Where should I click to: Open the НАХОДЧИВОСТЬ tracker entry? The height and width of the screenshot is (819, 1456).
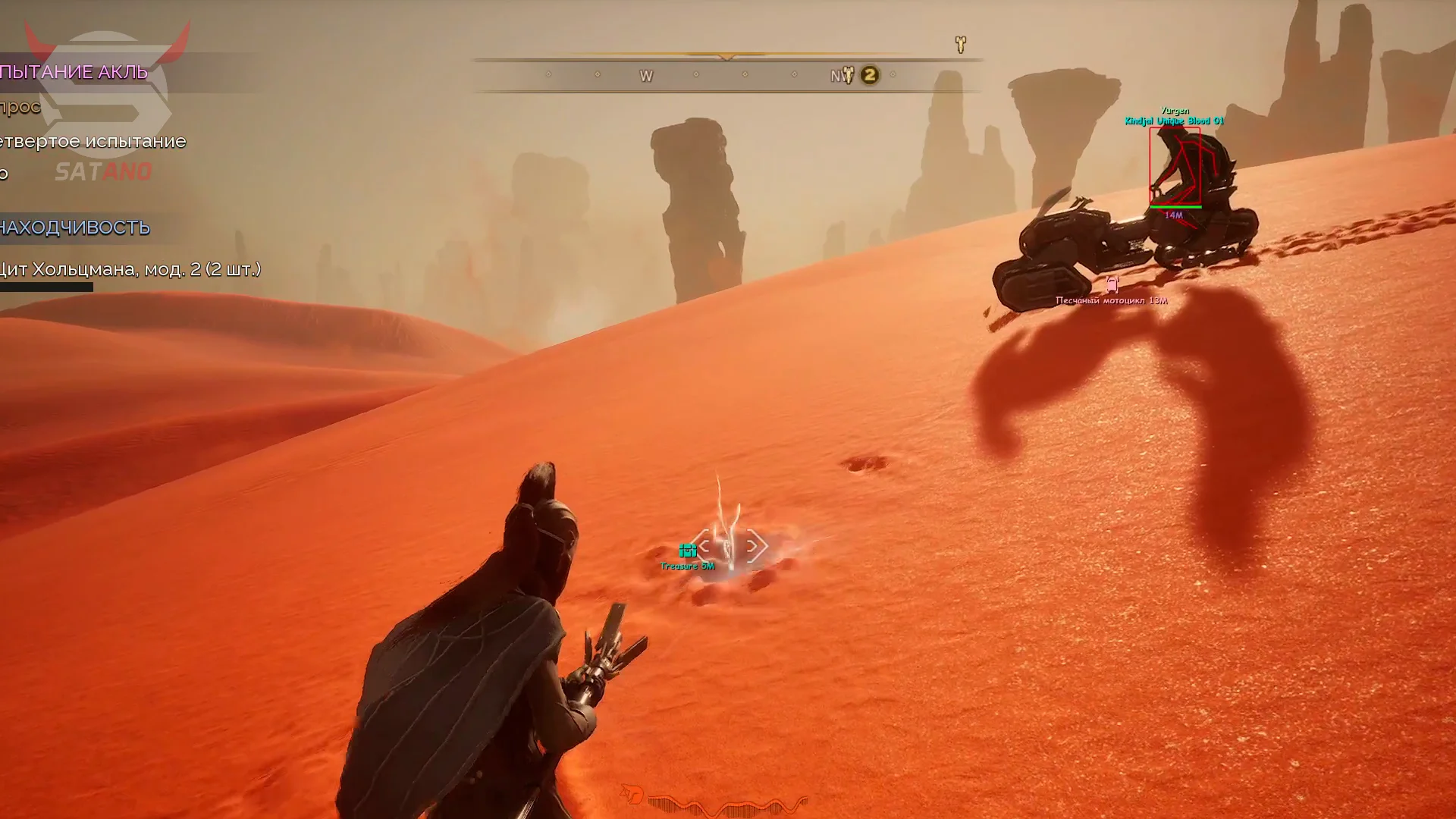pyautogui.click(x=75, y=227)
